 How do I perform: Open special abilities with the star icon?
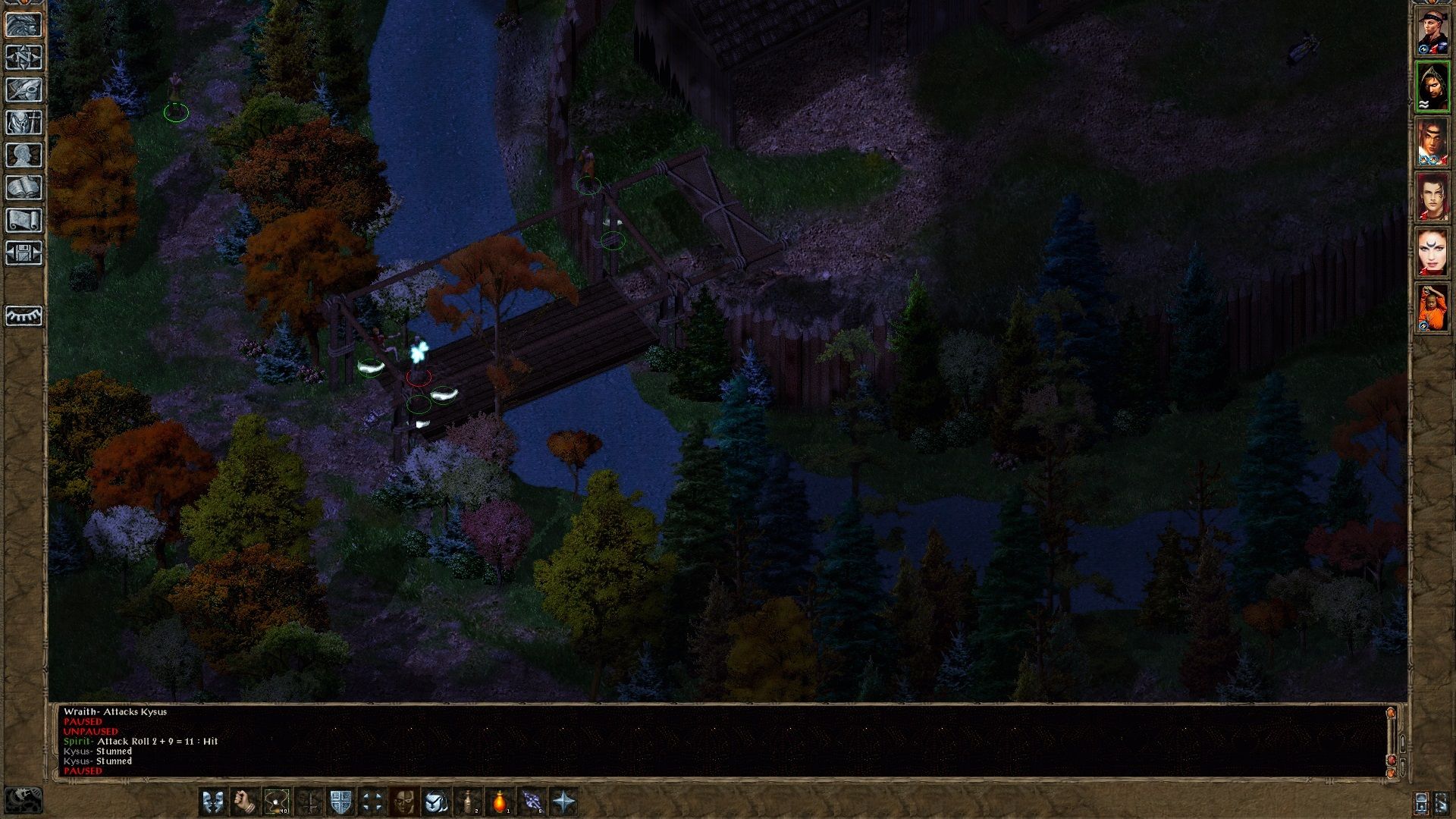(563, 802)
